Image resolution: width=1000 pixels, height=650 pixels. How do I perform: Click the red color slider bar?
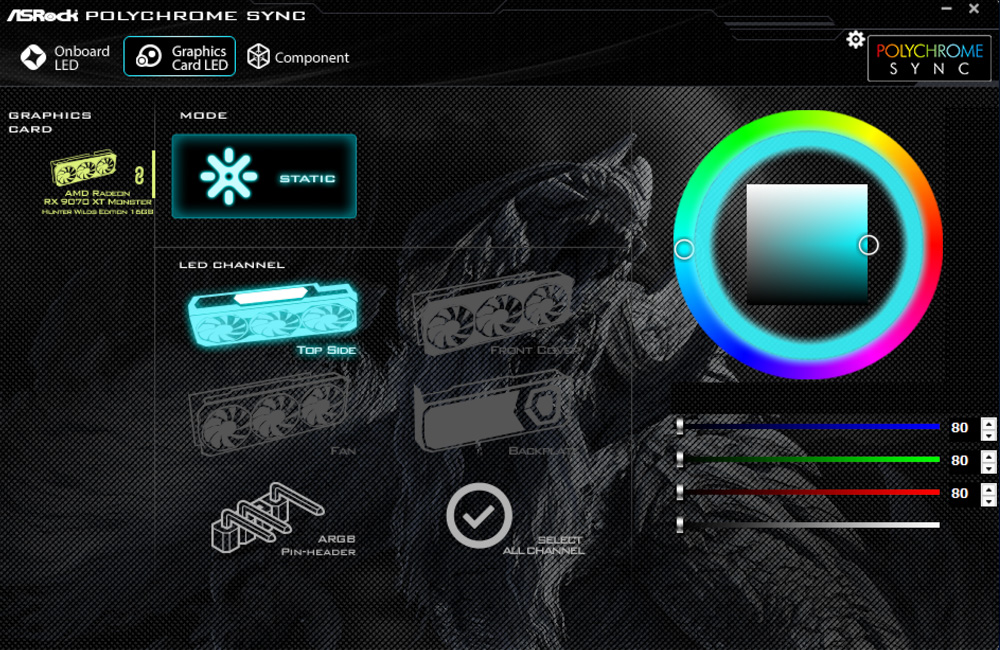(810, 493)
